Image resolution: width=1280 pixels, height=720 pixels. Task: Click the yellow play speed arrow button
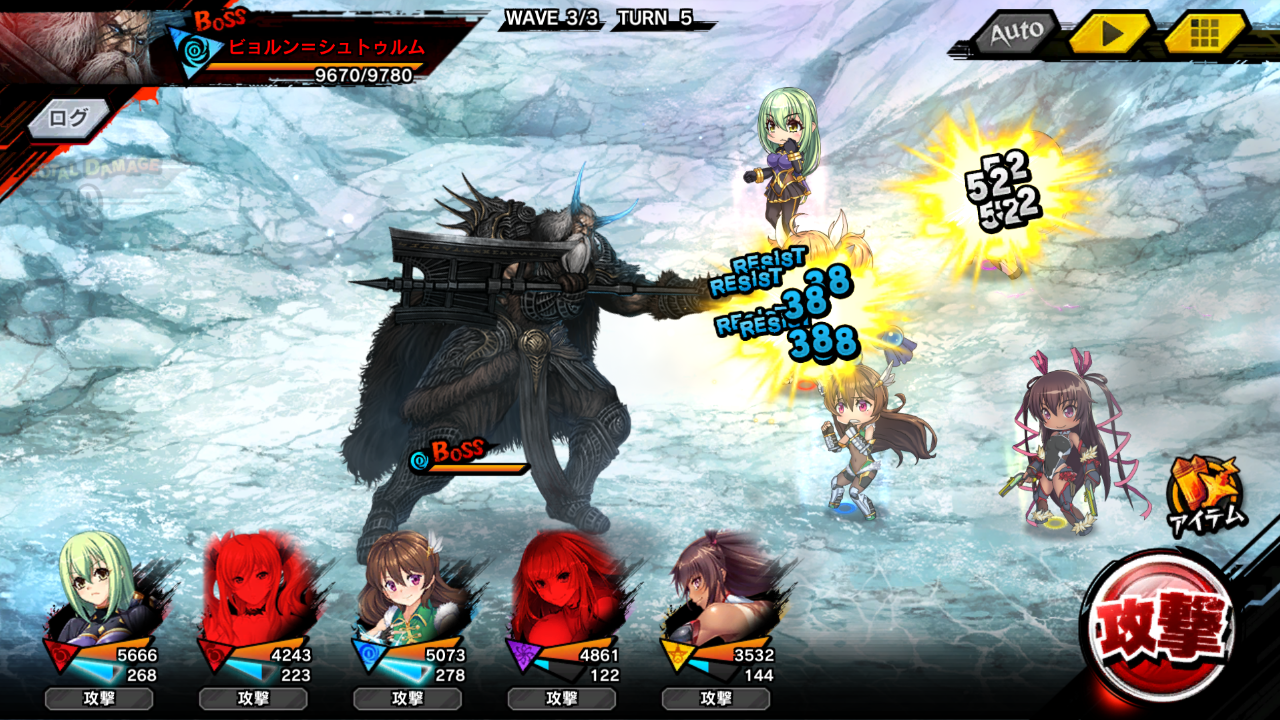tap(1111, 34)
